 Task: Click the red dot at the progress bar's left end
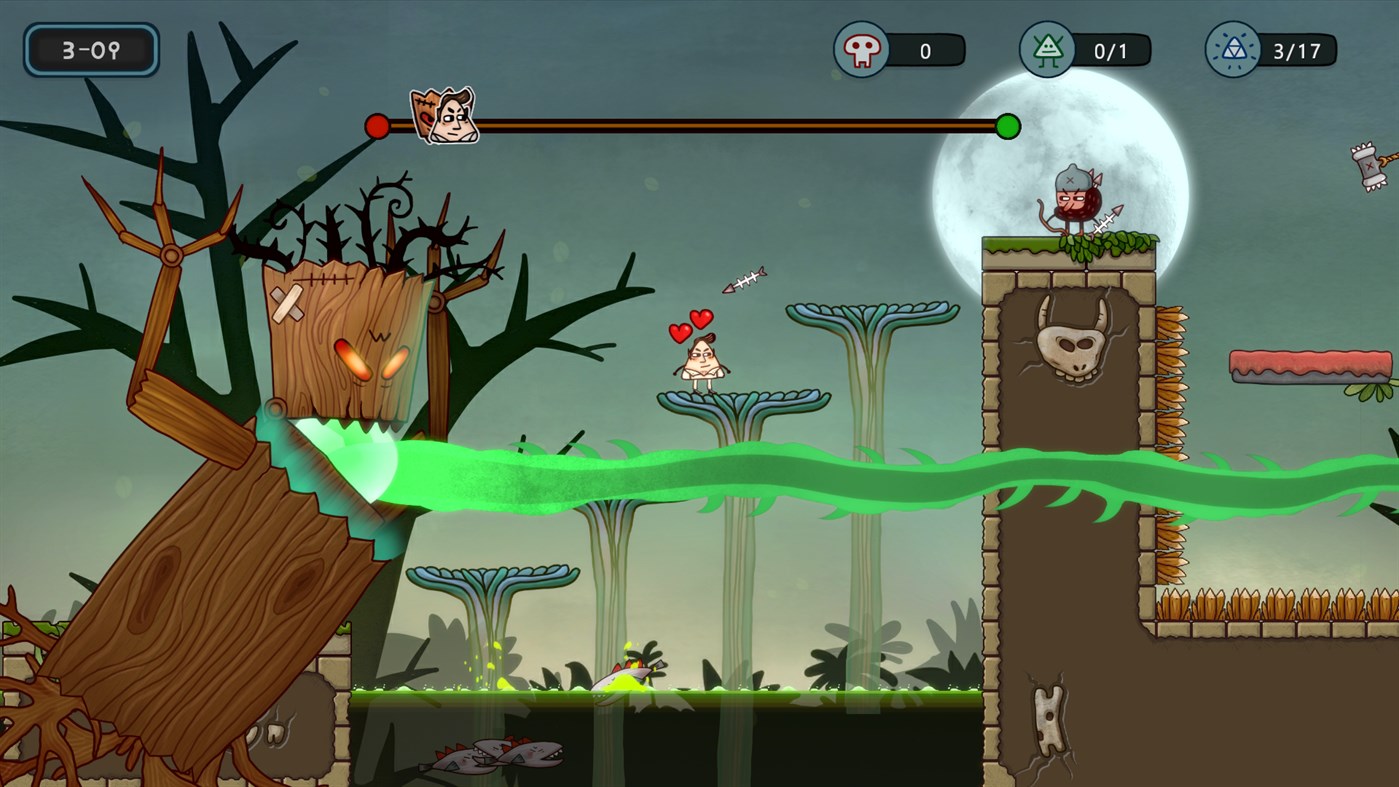[377, 125]
